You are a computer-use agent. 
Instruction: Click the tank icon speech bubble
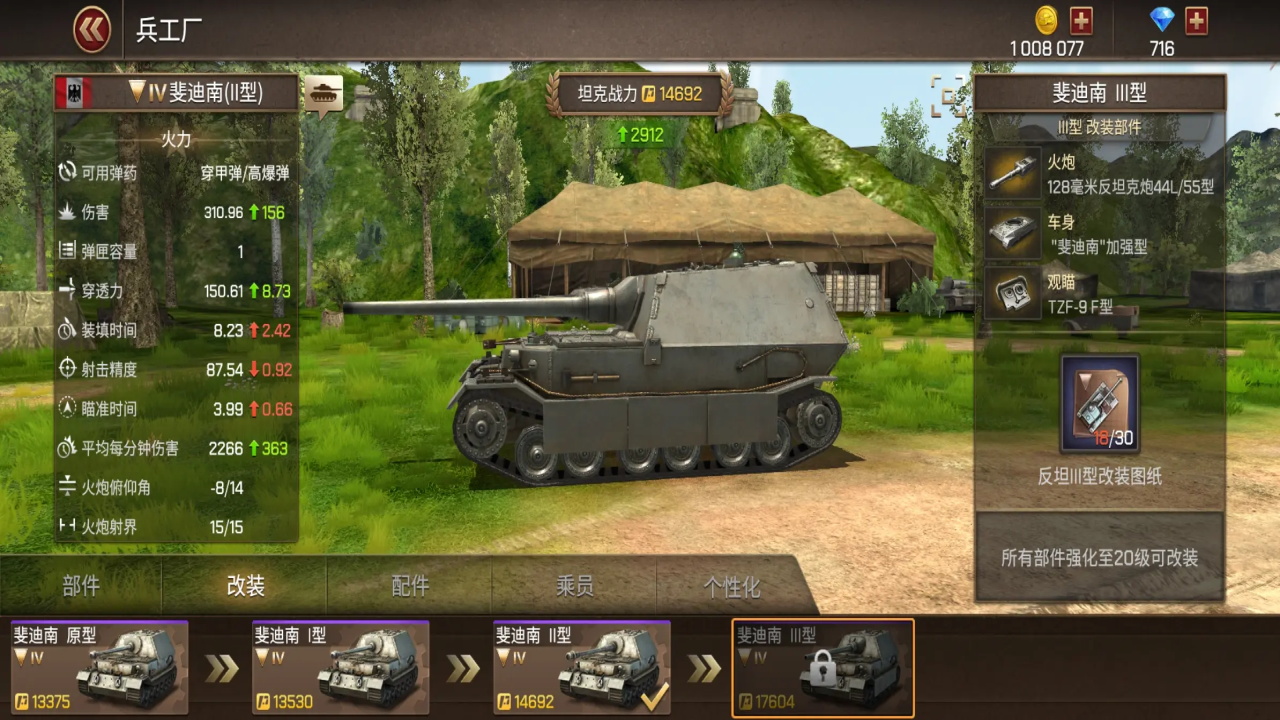[x=323, y=94]
